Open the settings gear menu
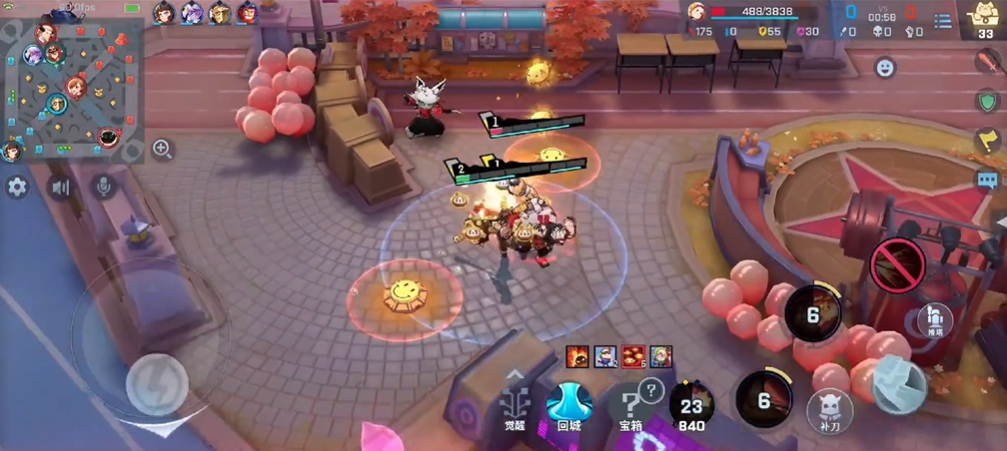The image size is (1007, 451). point(17,187)
